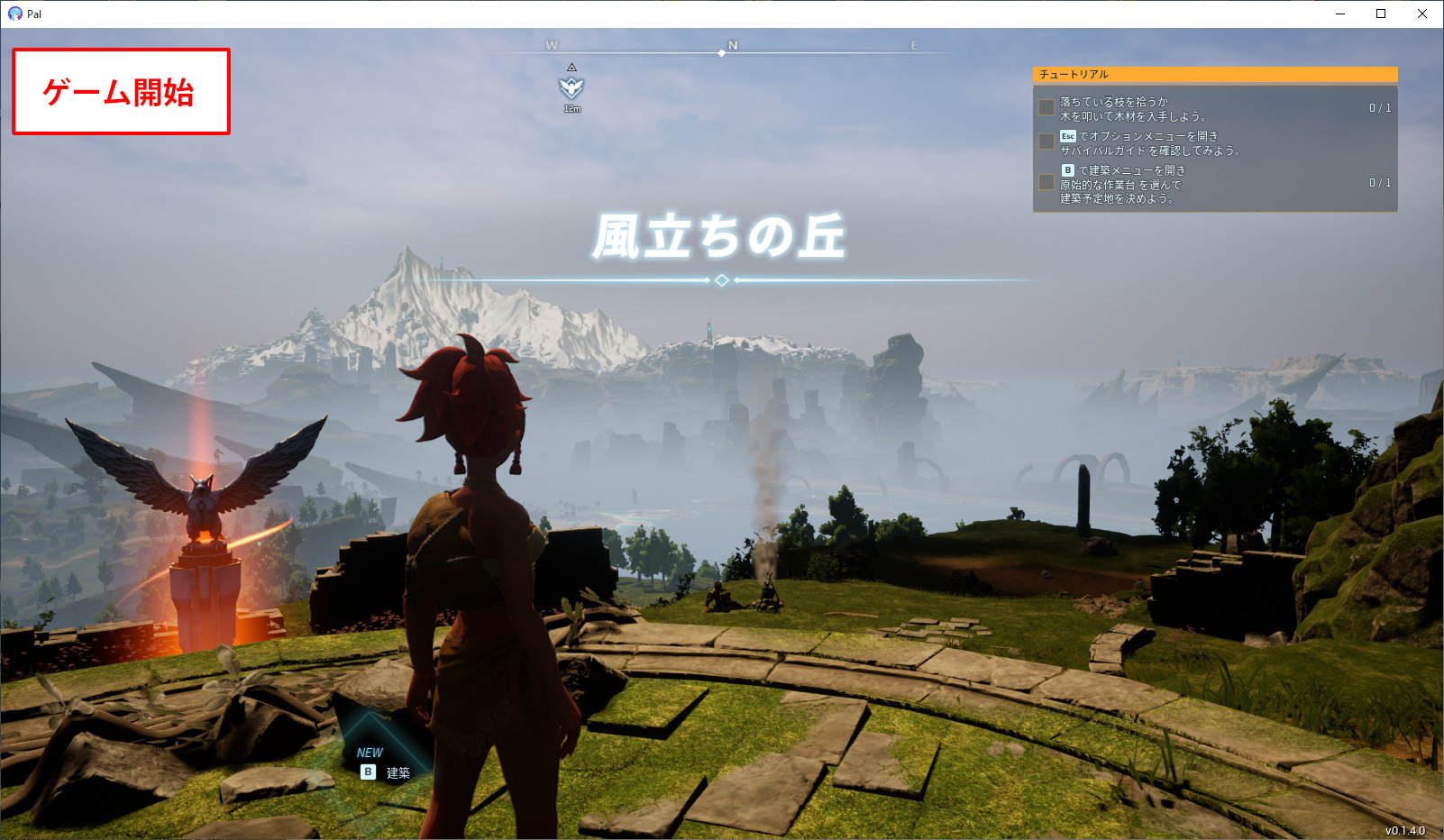Click the eagle waypoint marker on compass

coord(571,87)
